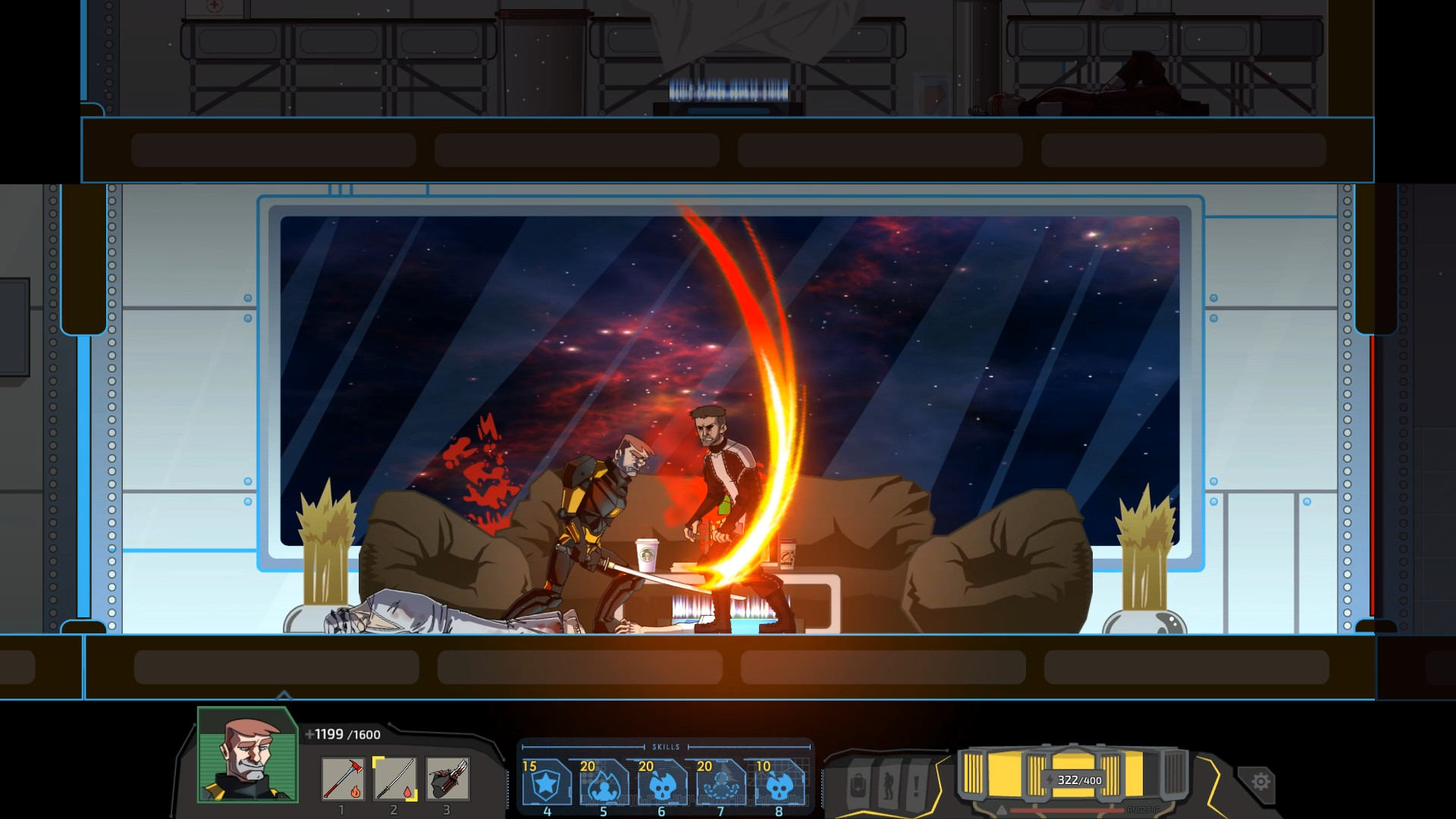
Task: Click the SKILLS header label
Action: 667,746
